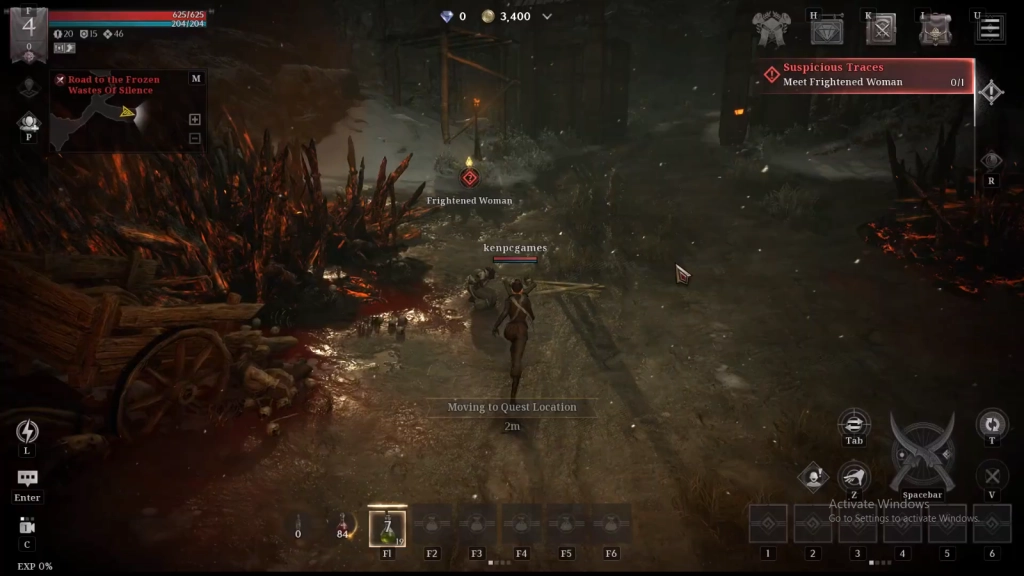The image size is (1024, 576).
Task: Click the minimap zoom-out minus button
Action: (x=194, y=138)
